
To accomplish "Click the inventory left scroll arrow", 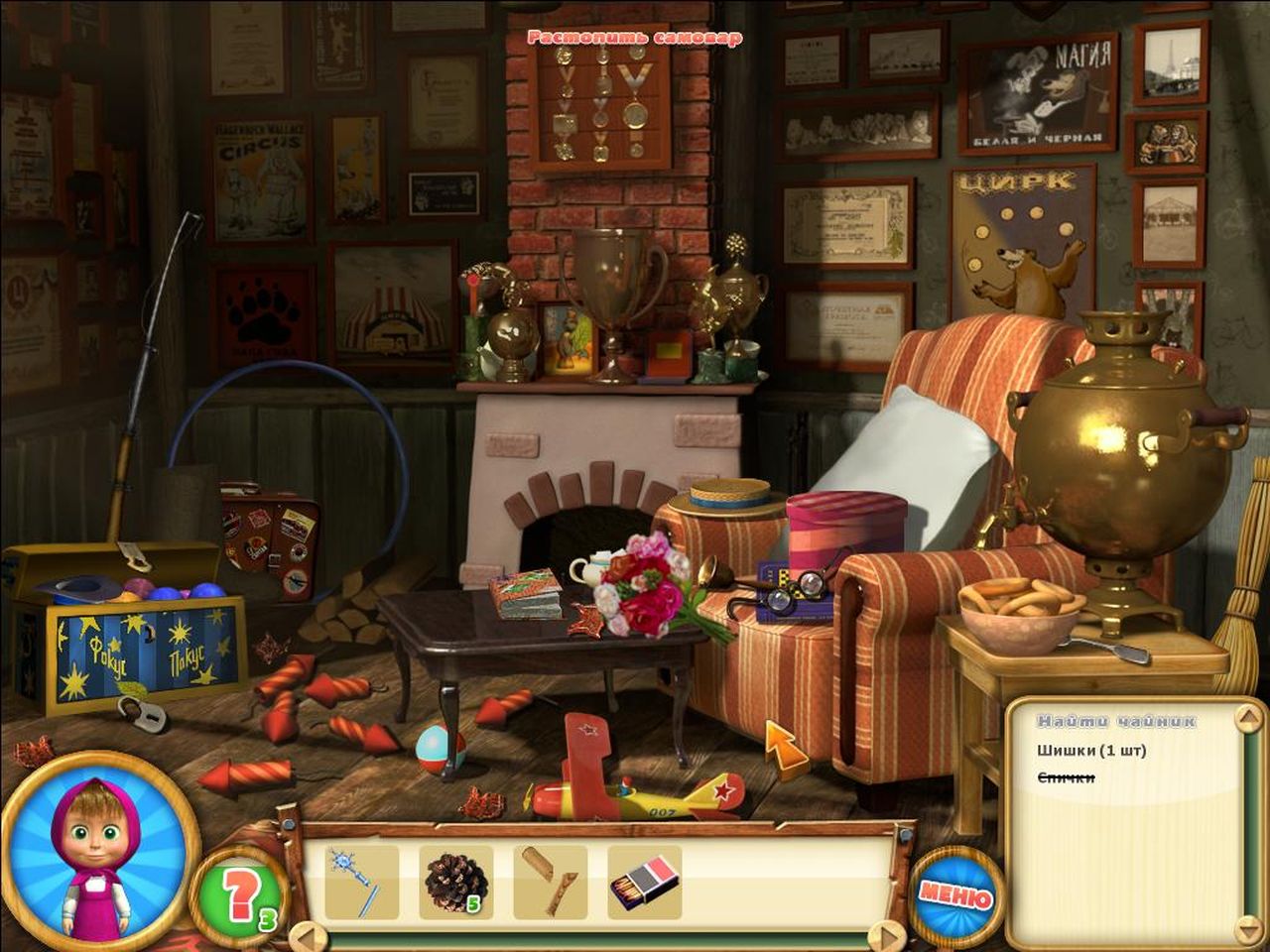I will point(308,936).
